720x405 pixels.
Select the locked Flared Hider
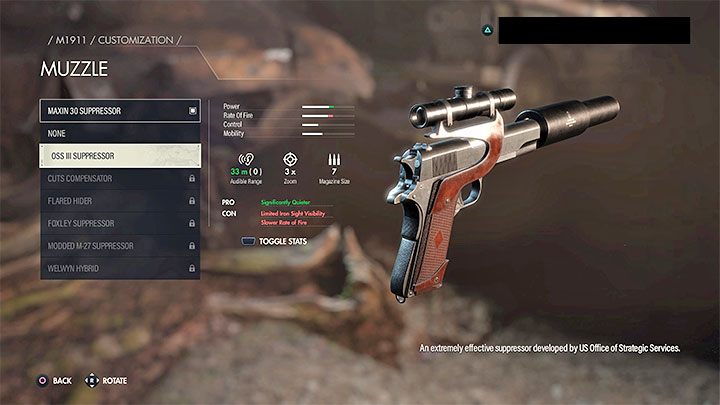pos(120,201)
